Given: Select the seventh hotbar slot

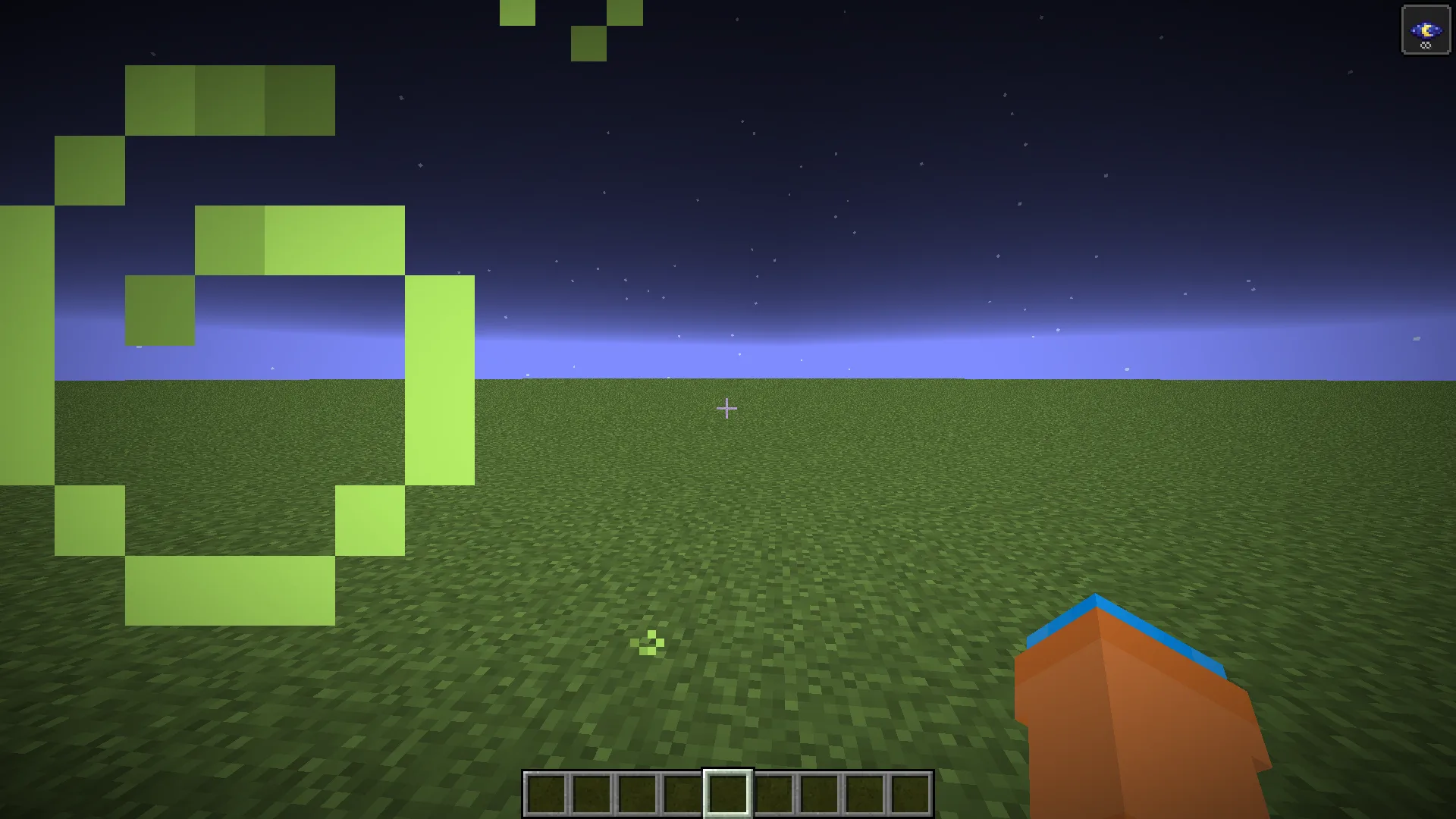Looking at the screenshot, I should coord(817,794).
